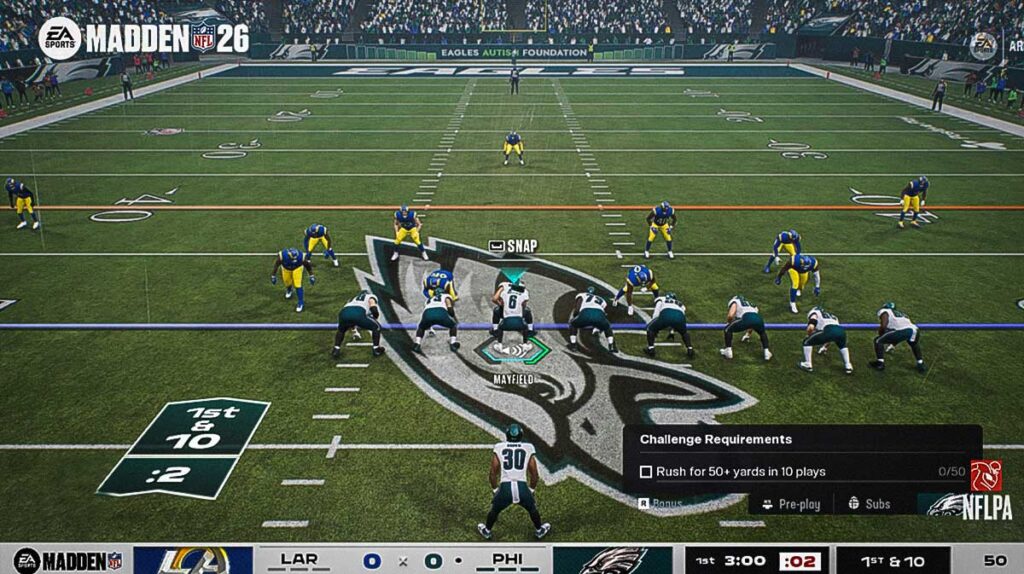Viewport: 1024px width, 574px height.
Task: Open the Subs menu
Action: [869, 504]
